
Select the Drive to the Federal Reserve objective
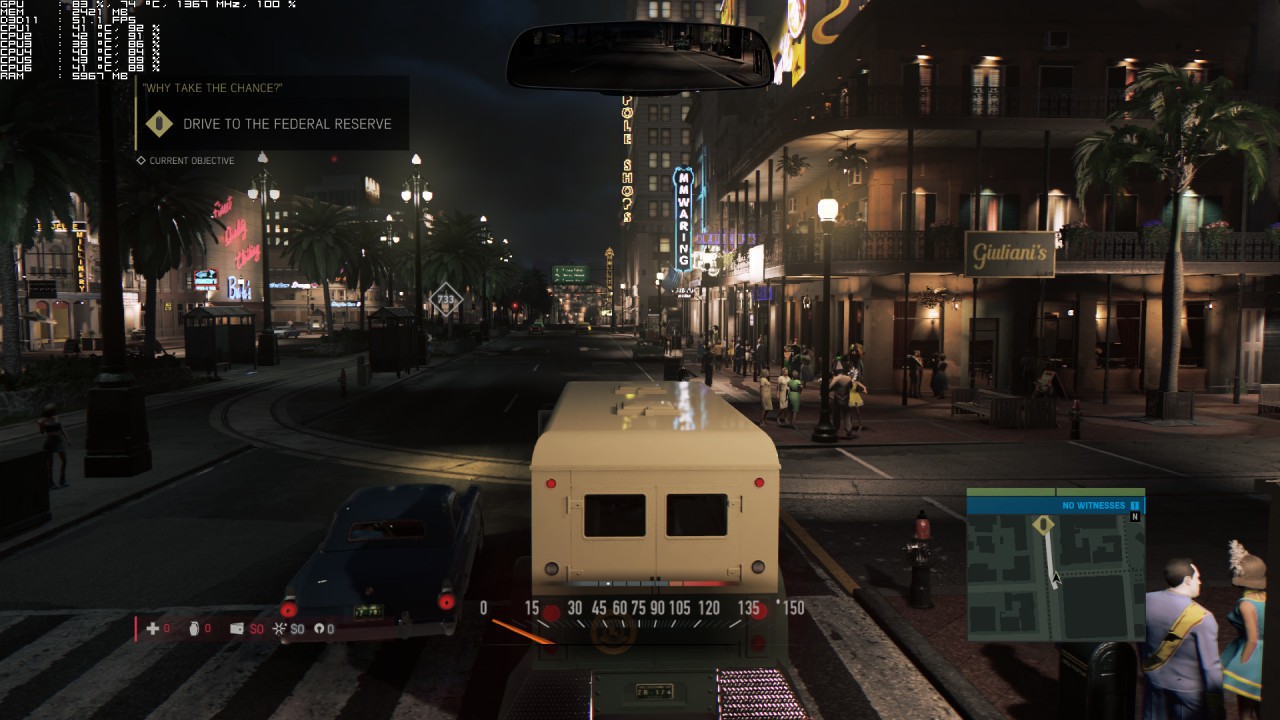[287, 124]
